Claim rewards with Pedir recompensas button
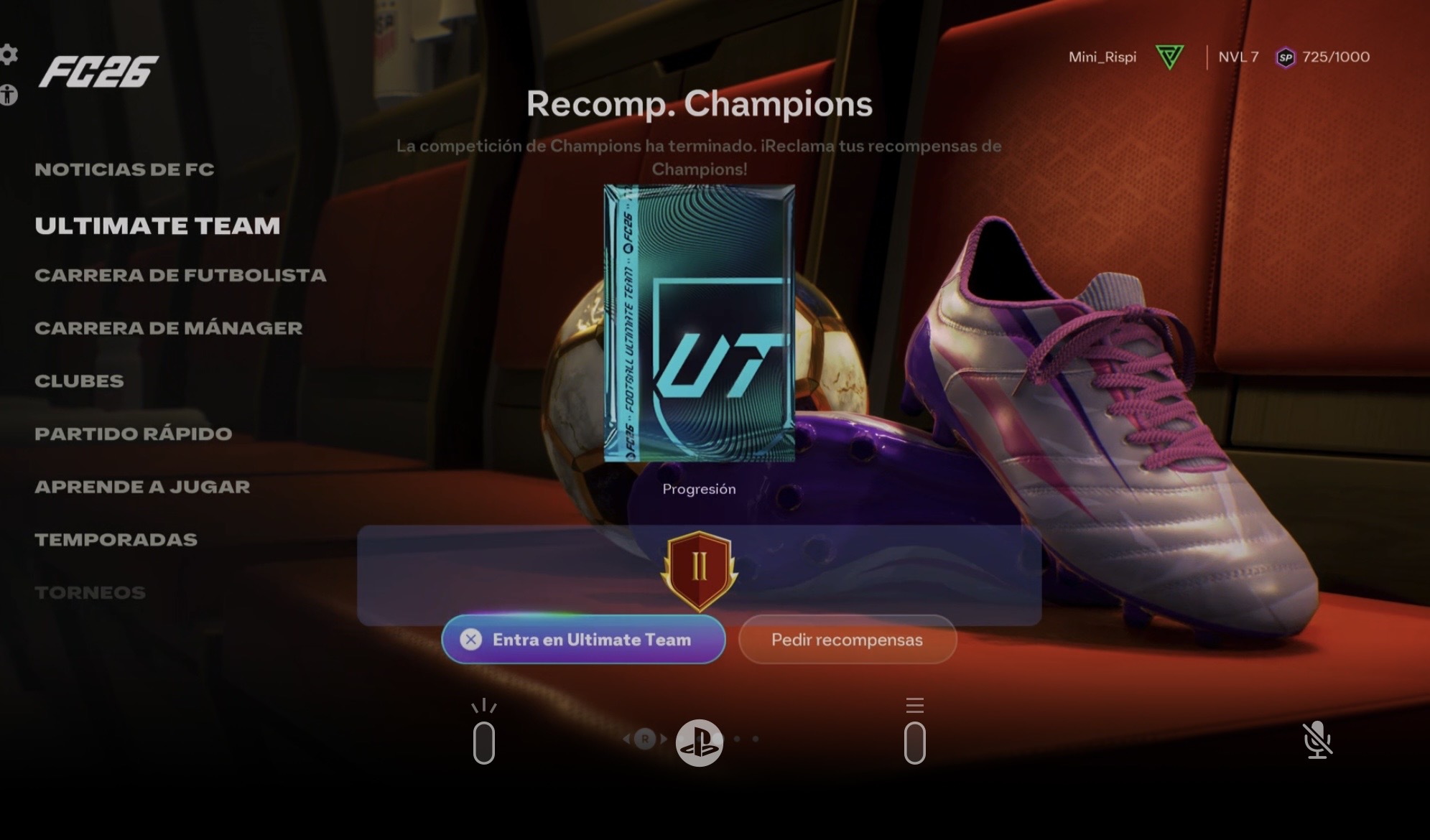 (x=847, y=639)
